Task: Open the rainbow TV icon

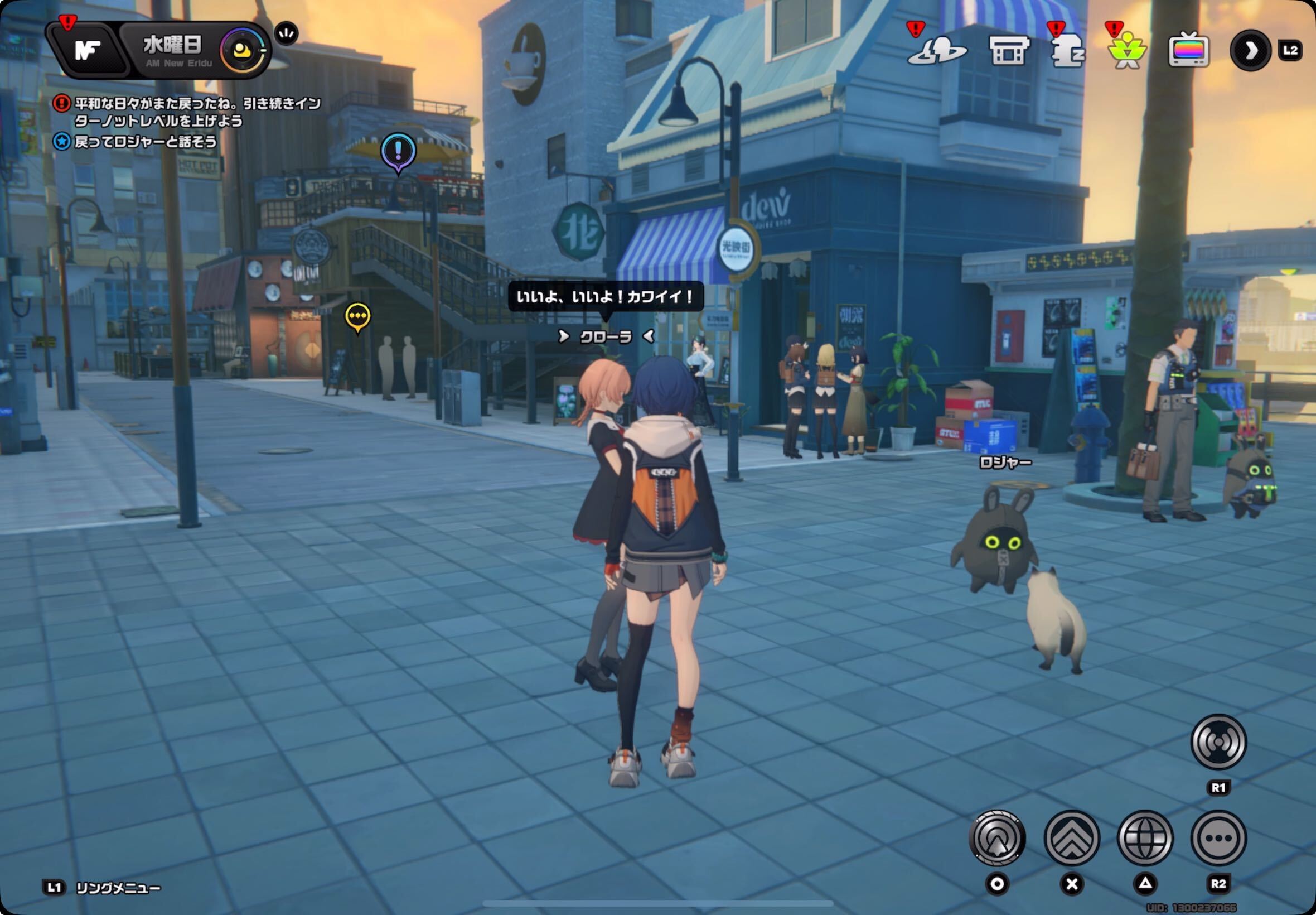Action: point(1188,50)
